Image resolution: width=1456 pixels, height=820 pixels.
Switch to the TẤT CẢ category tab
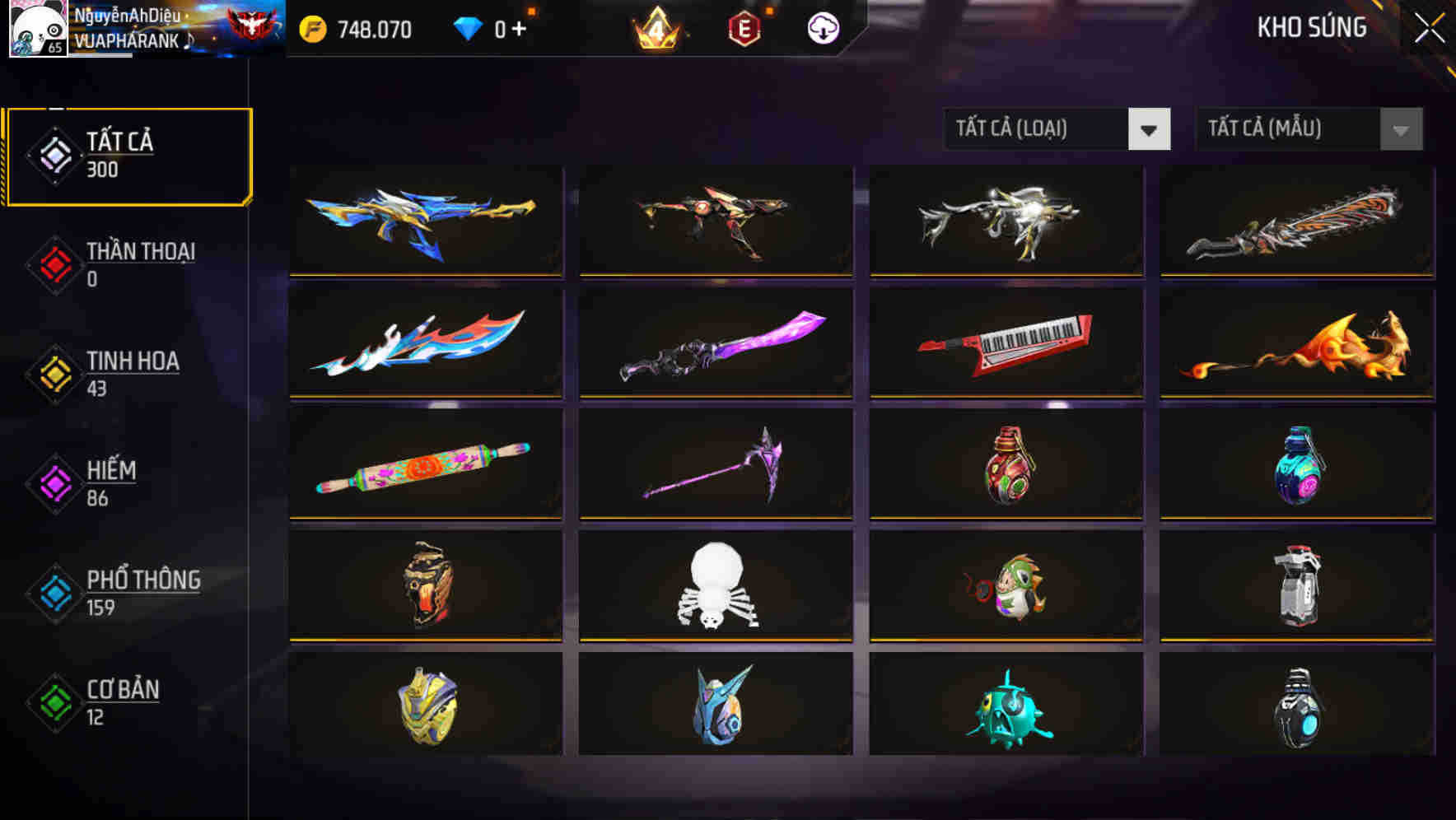(128, 155)
